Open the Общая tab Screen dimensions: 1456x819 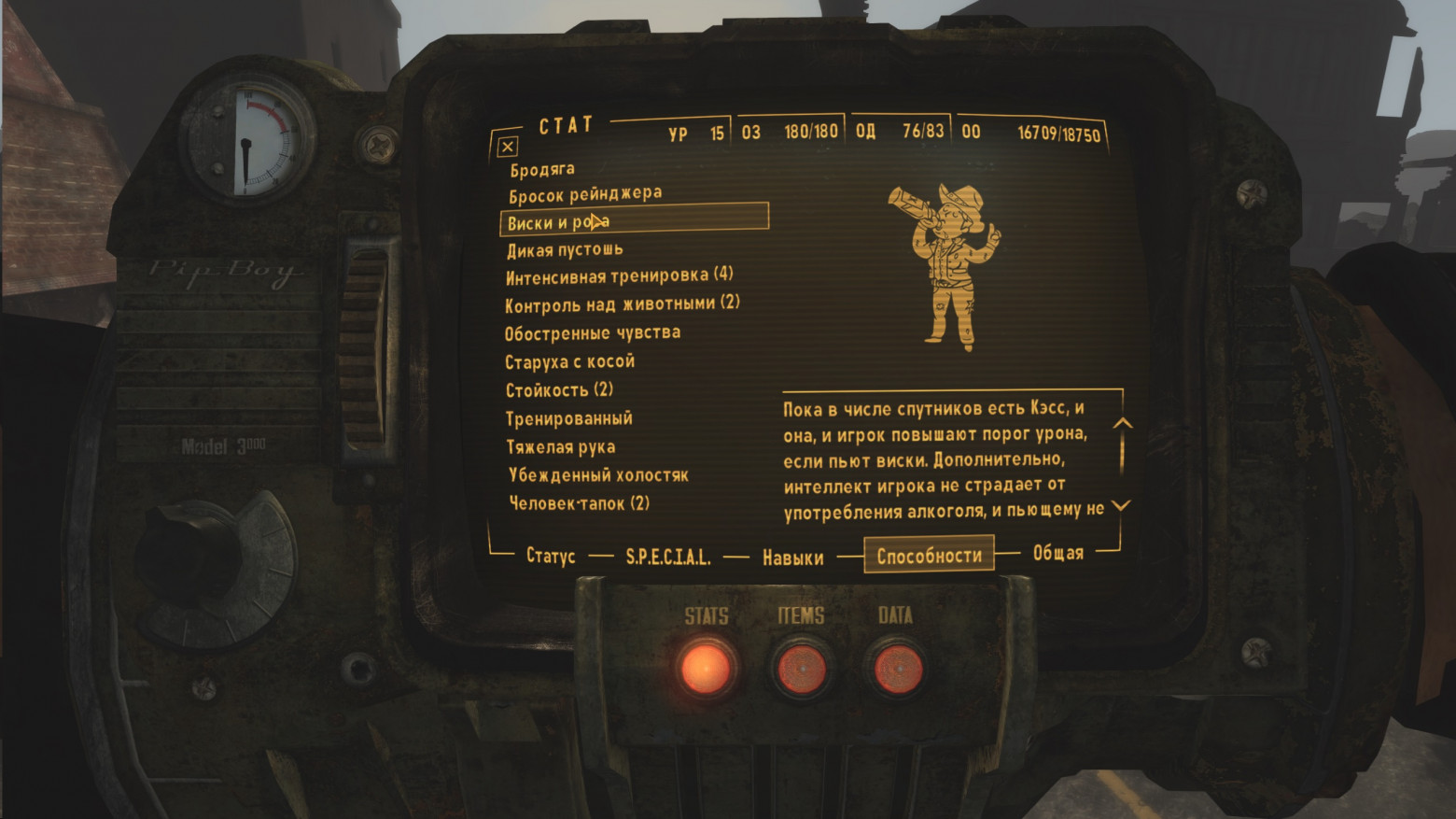pyautogui.click(x=1057, y=554)
